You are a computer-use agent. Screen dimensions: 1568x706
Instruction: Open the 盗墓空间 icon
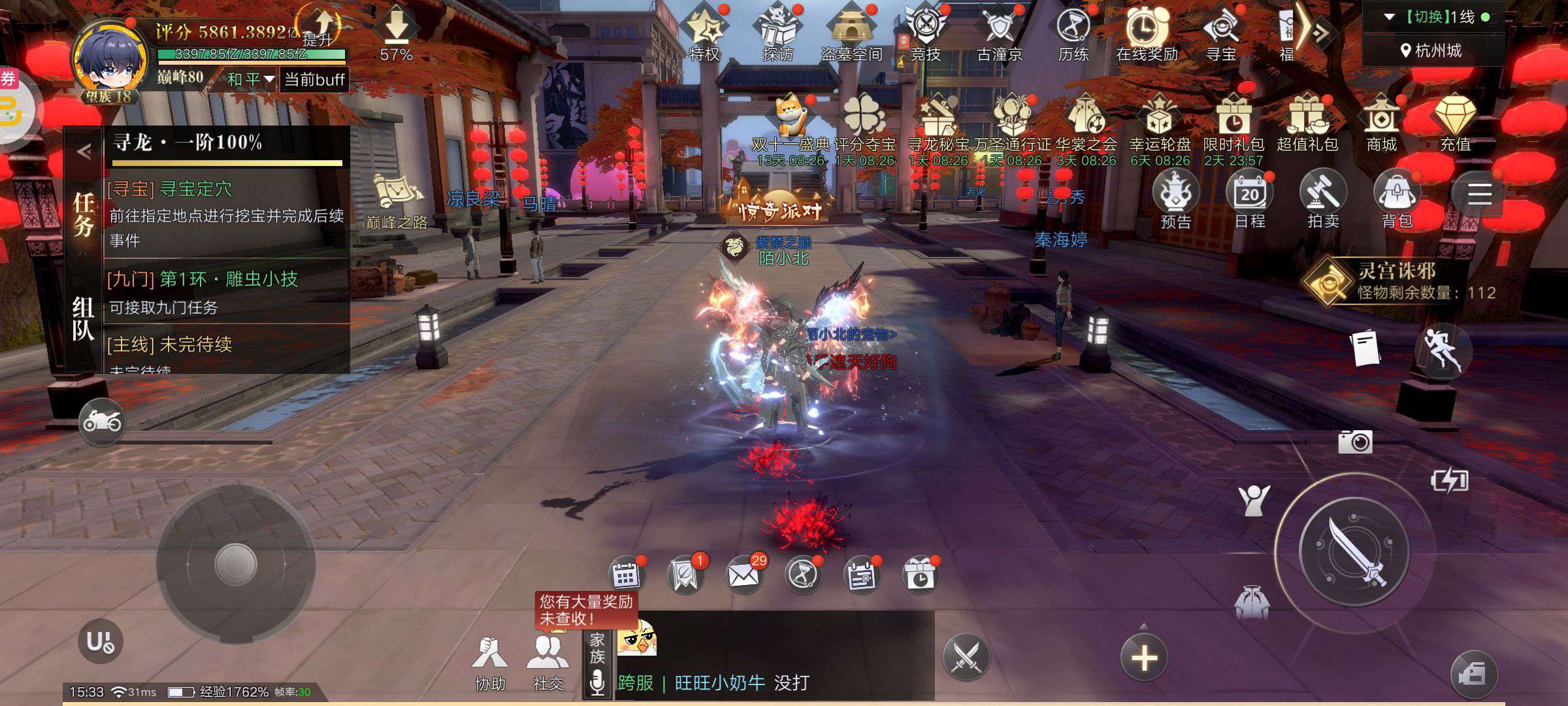click(851, 34)
